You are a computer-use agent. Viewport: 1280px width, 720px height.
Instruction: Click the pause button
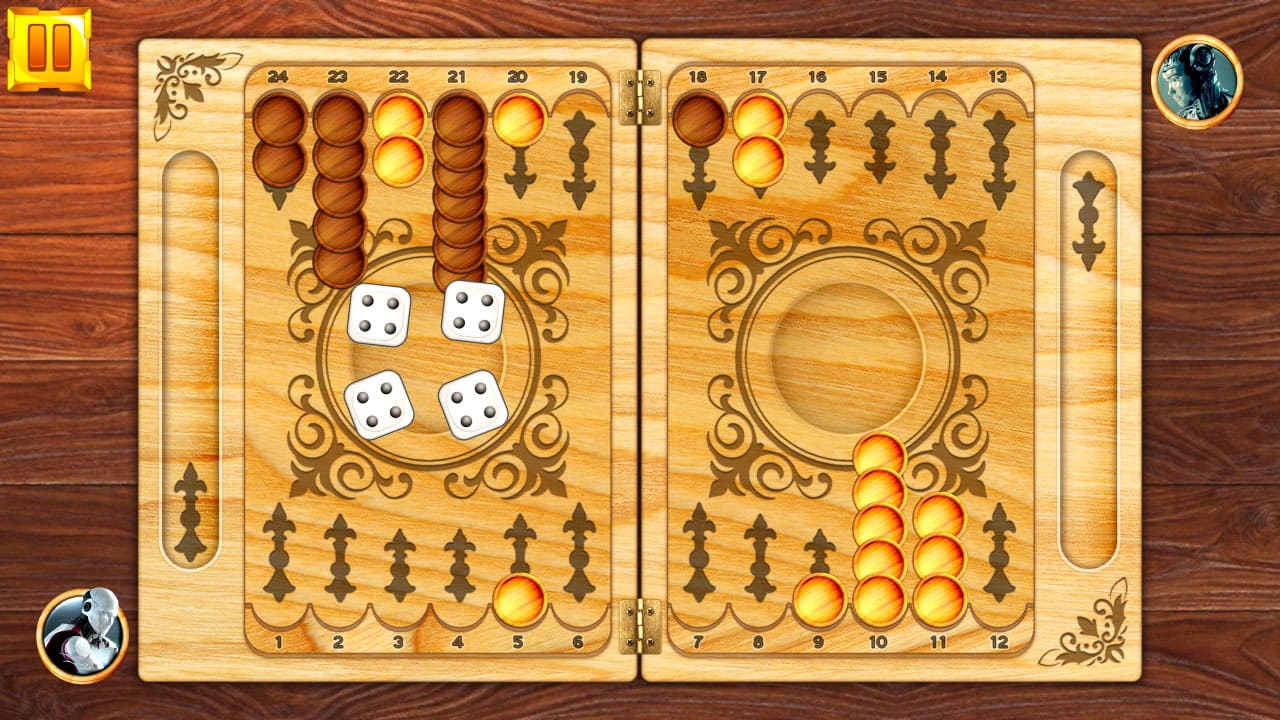(x=47, y=45)
